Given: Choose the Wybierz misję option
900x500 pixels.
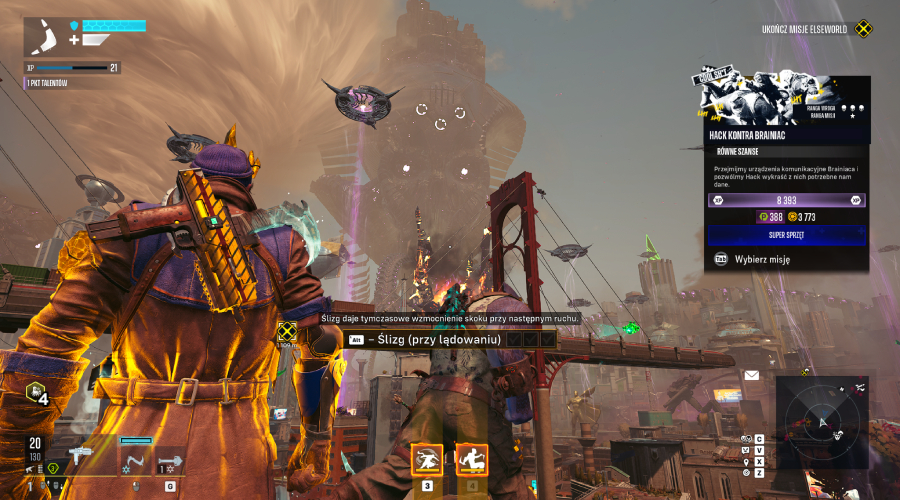Looking at the screenshot, I should [762, 259].
